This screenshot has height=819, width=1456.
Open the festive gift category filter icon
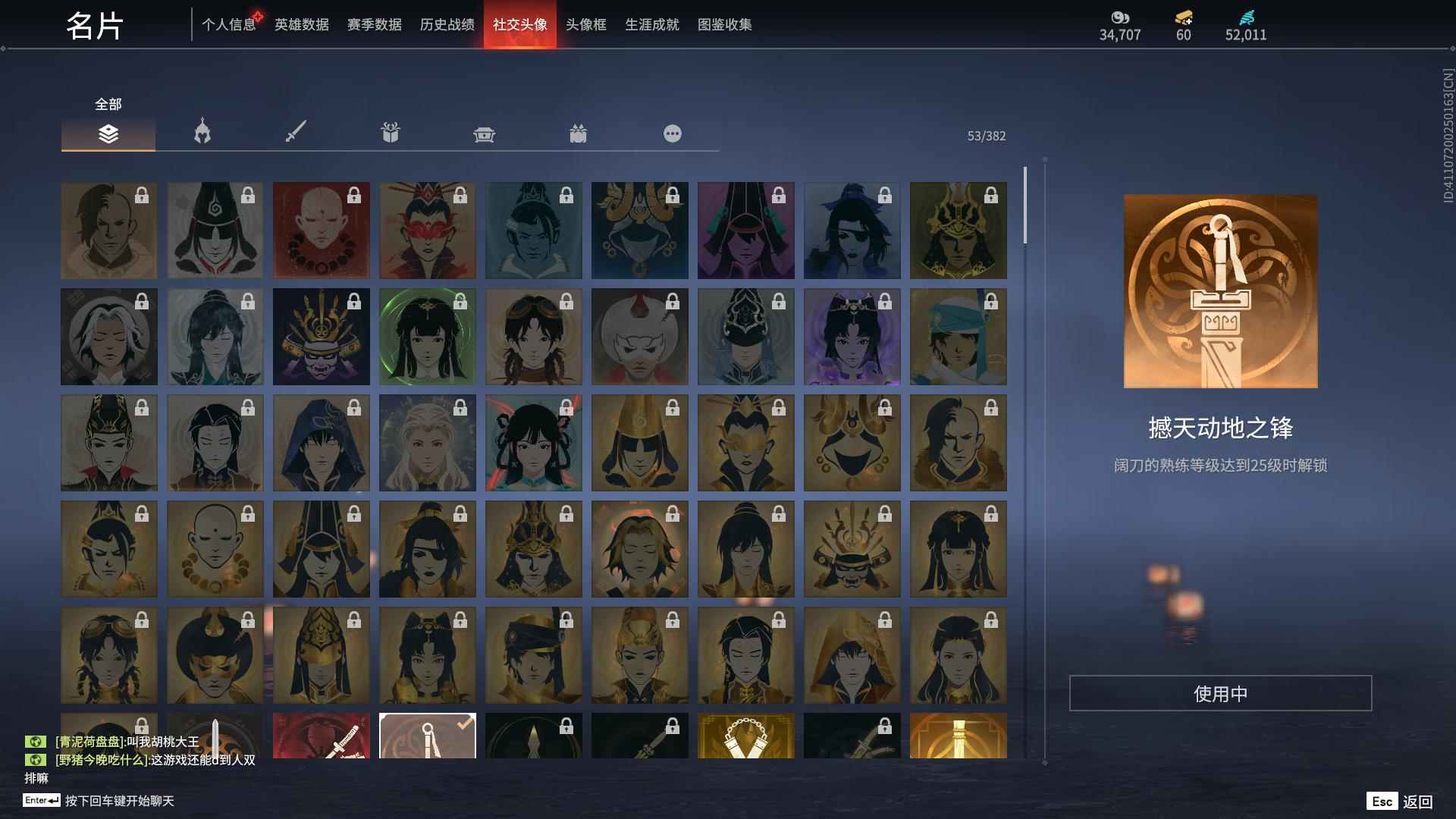click(x=579, y=134)
